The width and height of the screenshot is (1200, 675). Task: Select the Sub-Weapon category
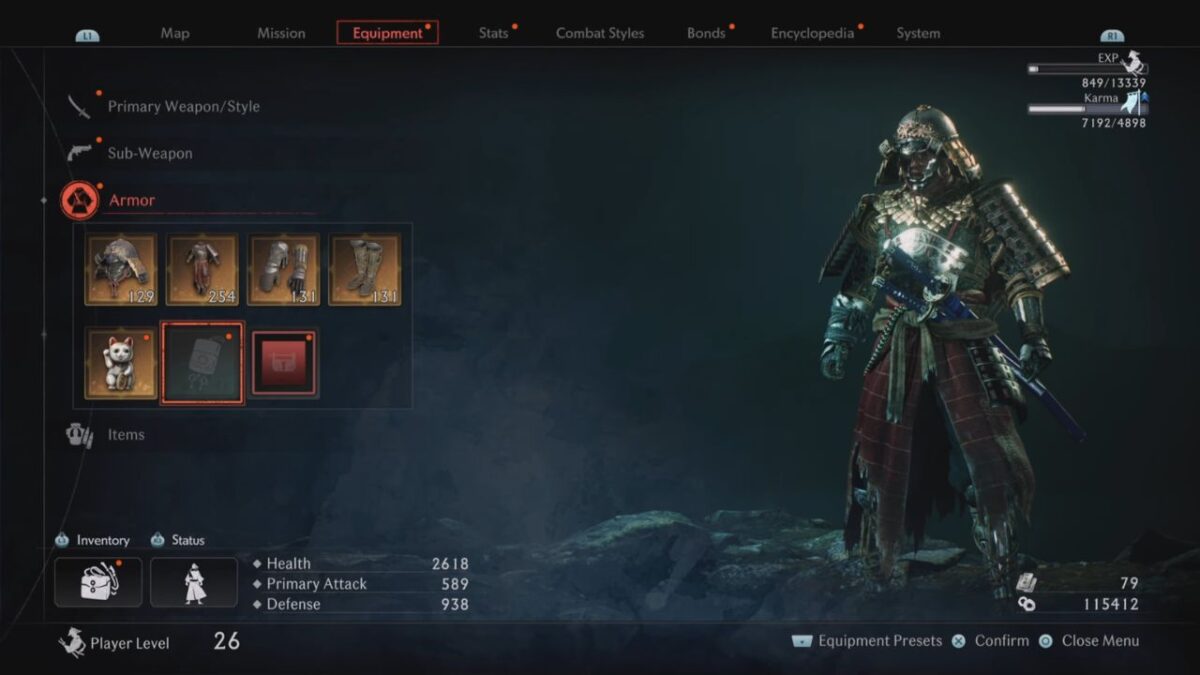click(150, 153)
